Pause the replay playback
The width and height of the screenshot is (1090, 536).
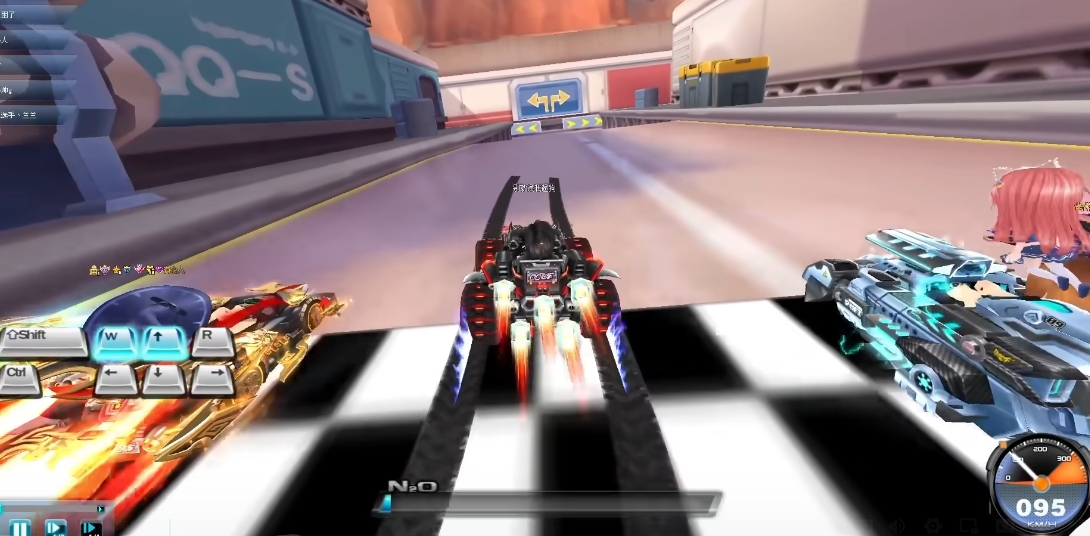click(x=19, y=527)
